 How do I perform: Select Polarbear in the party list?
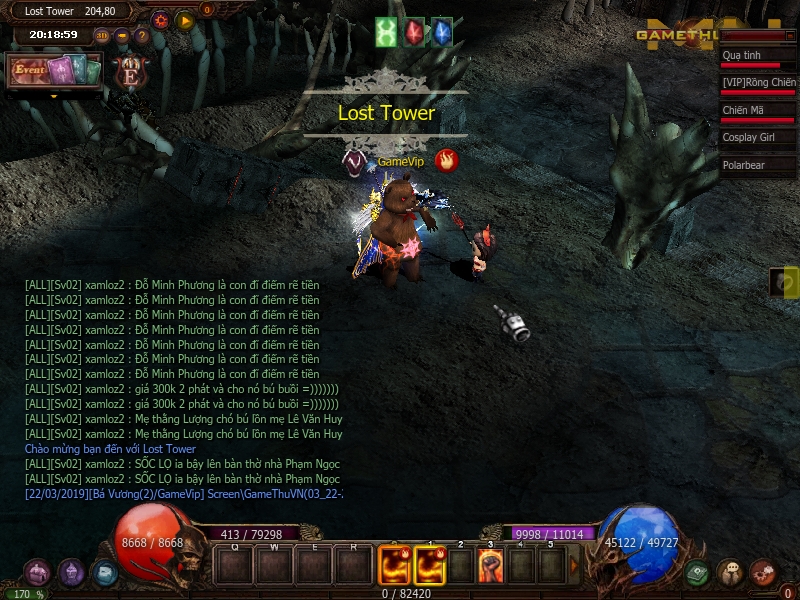[757, 165]
